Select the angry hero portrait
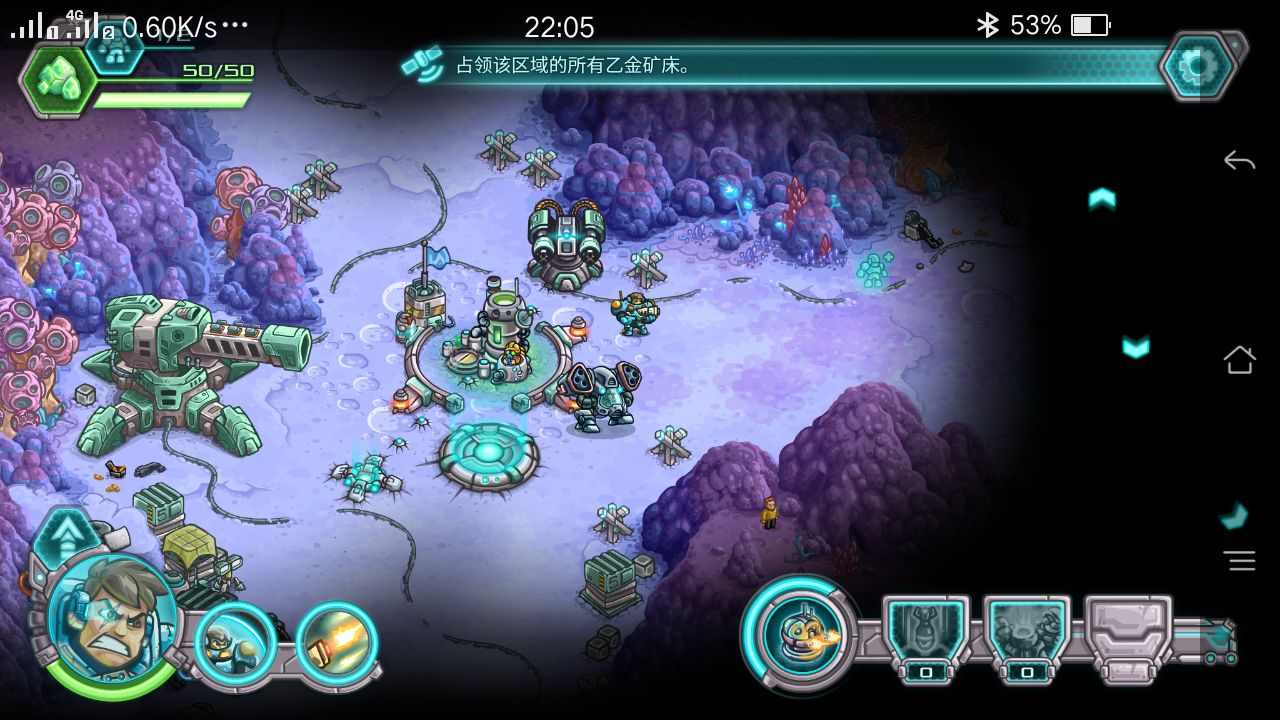 112,617
